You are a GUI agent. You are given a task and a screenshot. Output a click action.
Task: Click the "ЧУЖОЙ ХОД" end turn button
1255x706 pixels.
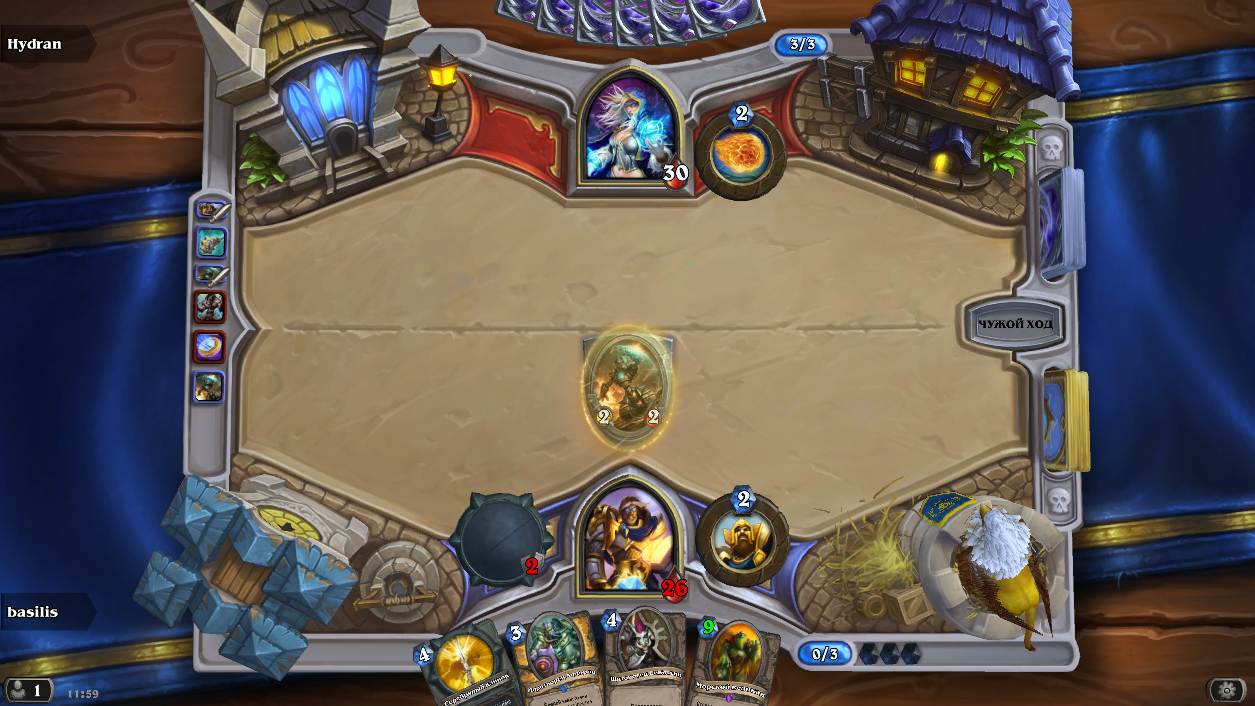1014,324
